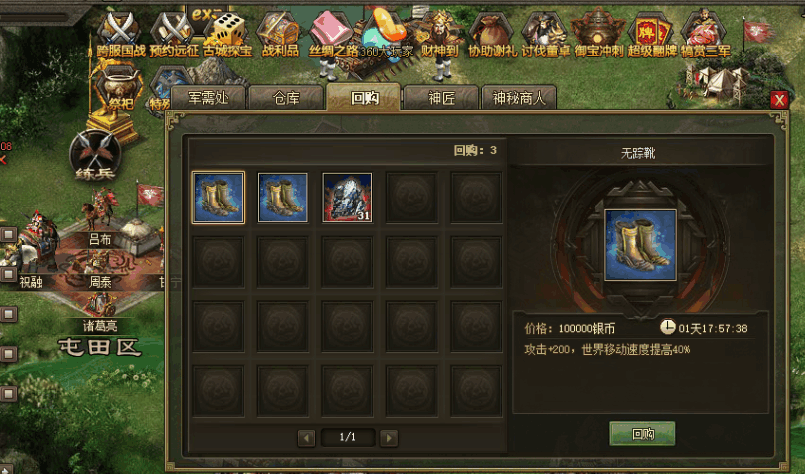The image size is (805, 474).
Task: Open the 丝绸之路 event icon
Action: point(333,32)
